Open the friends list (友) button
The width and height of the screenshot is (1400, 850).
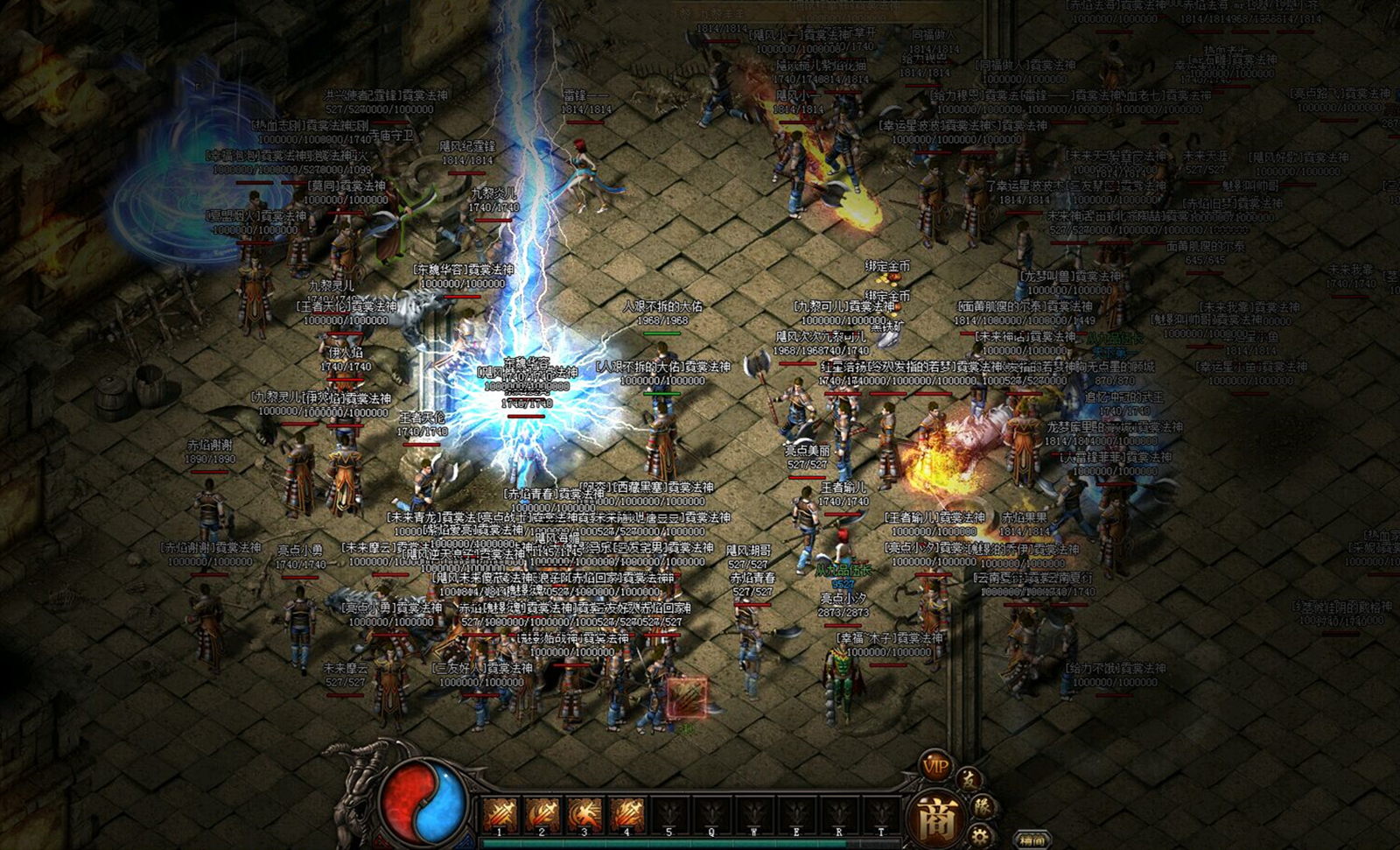[969, 779]
